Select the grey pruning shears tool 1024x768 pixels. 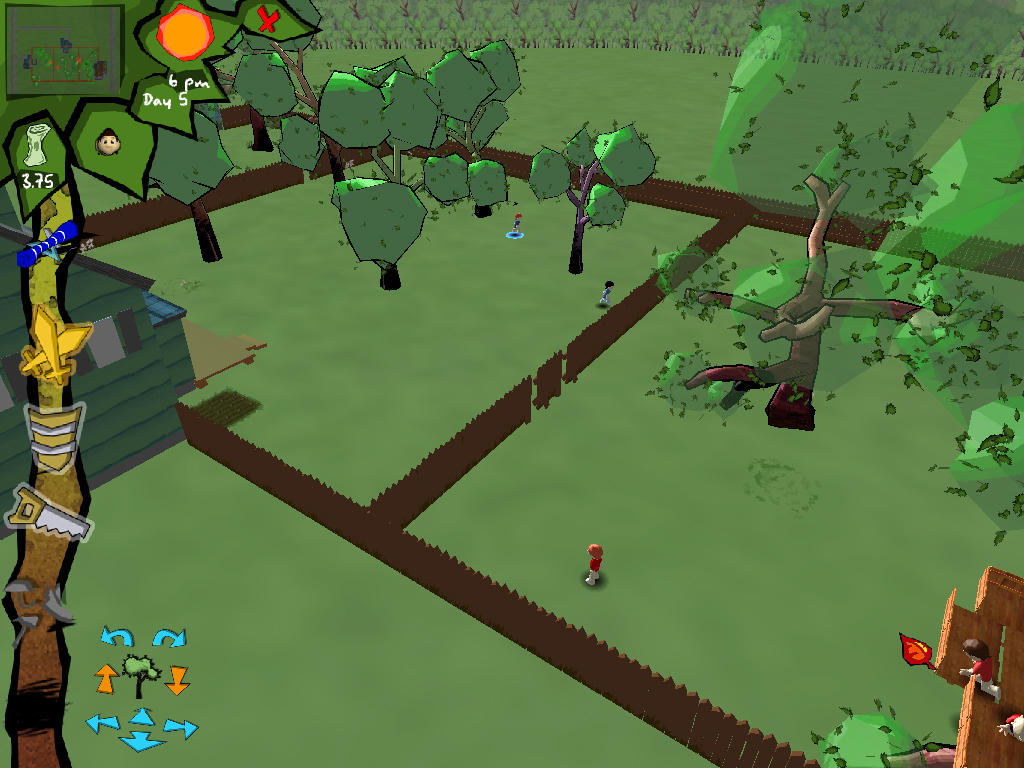[x=40, y=603]
